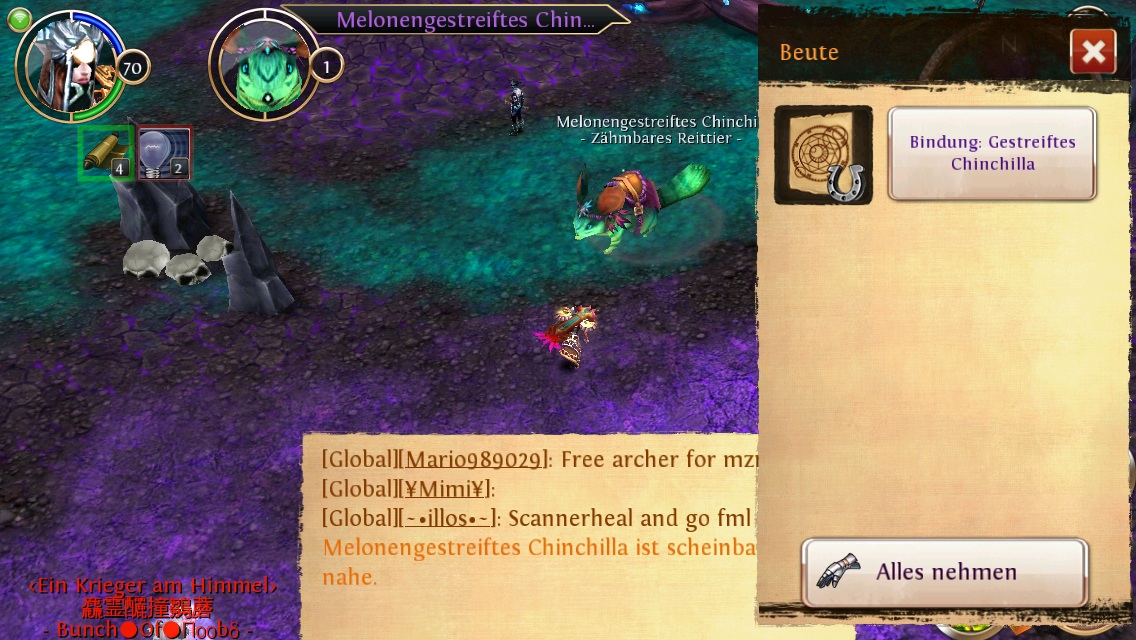Click the light bulb buff icon
Screen dimensions: 1136x640
[164, 154]
